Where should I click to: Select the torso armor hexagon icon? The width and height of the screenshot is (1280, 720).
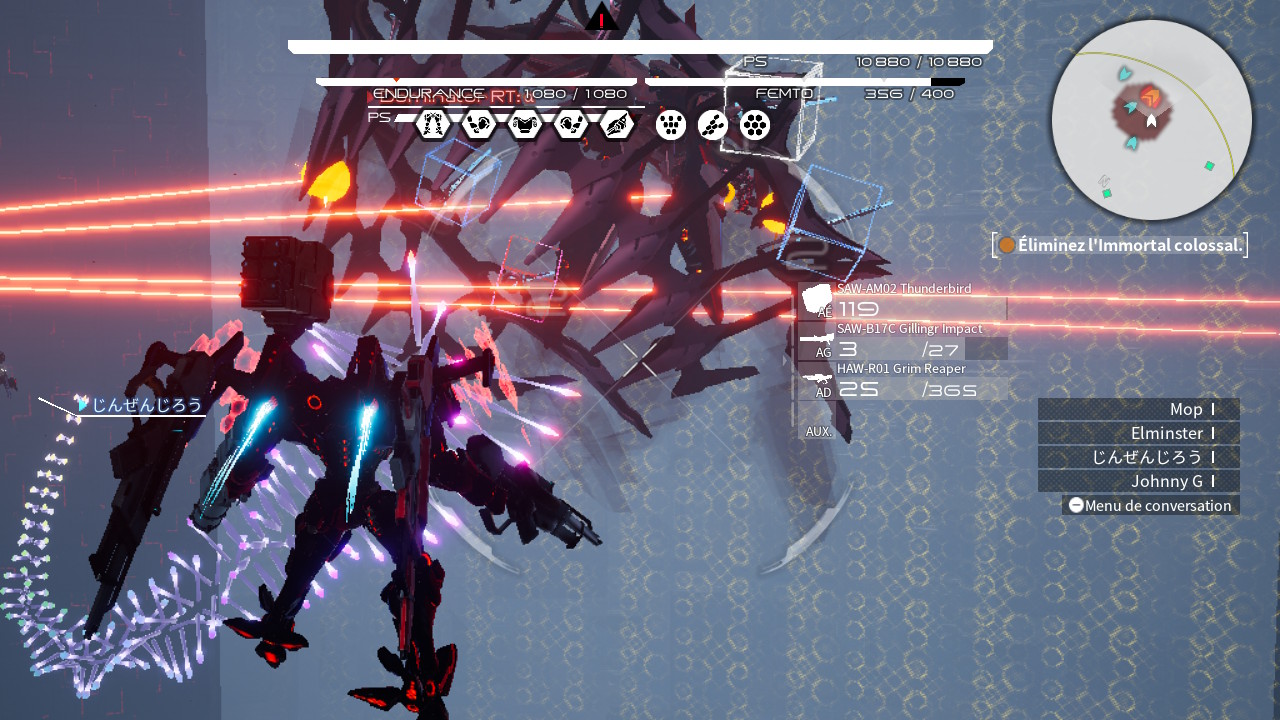click(525, 125)
